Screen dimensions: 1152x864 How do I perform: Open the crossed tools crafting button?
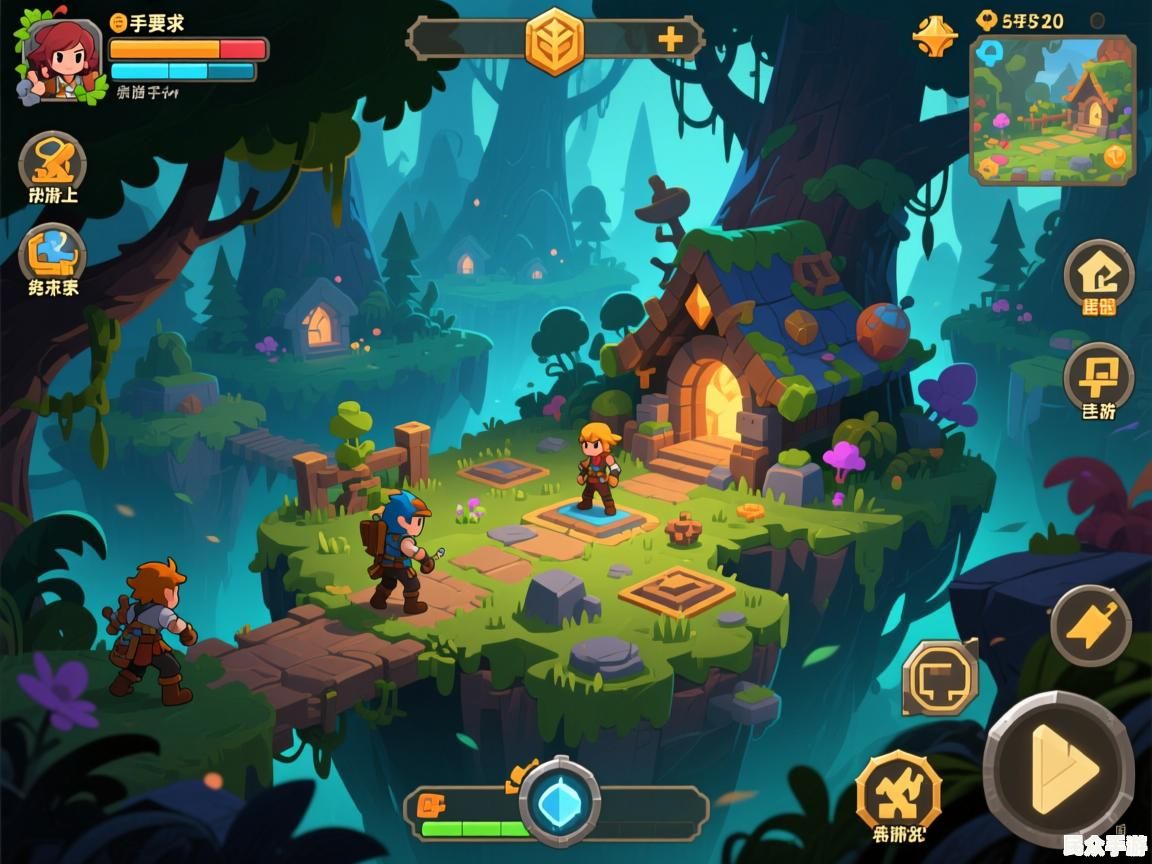click(897, 794)
